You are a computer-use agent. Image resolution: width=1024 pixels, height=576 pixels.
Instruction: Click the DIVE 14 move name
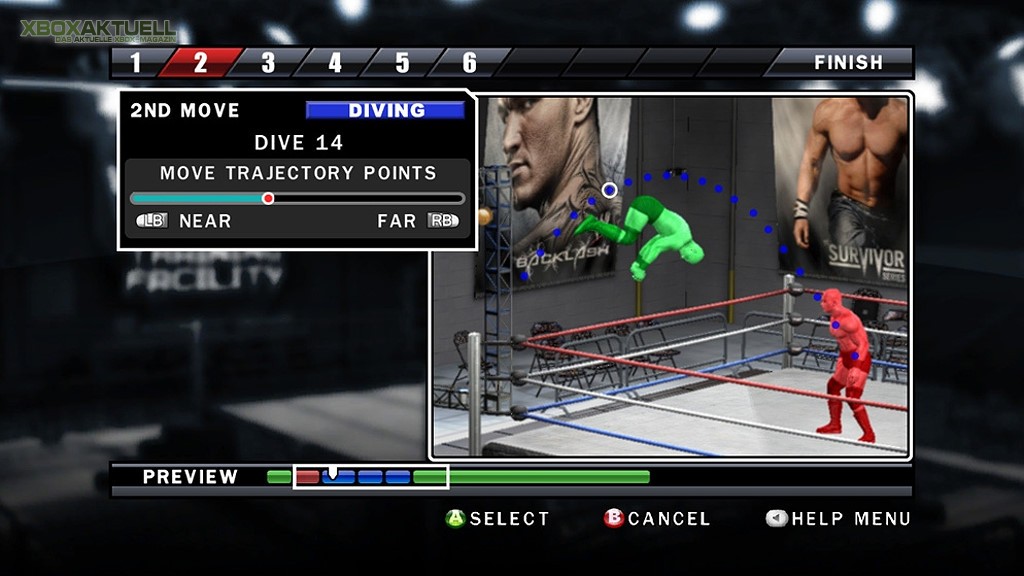coord(298,142)
